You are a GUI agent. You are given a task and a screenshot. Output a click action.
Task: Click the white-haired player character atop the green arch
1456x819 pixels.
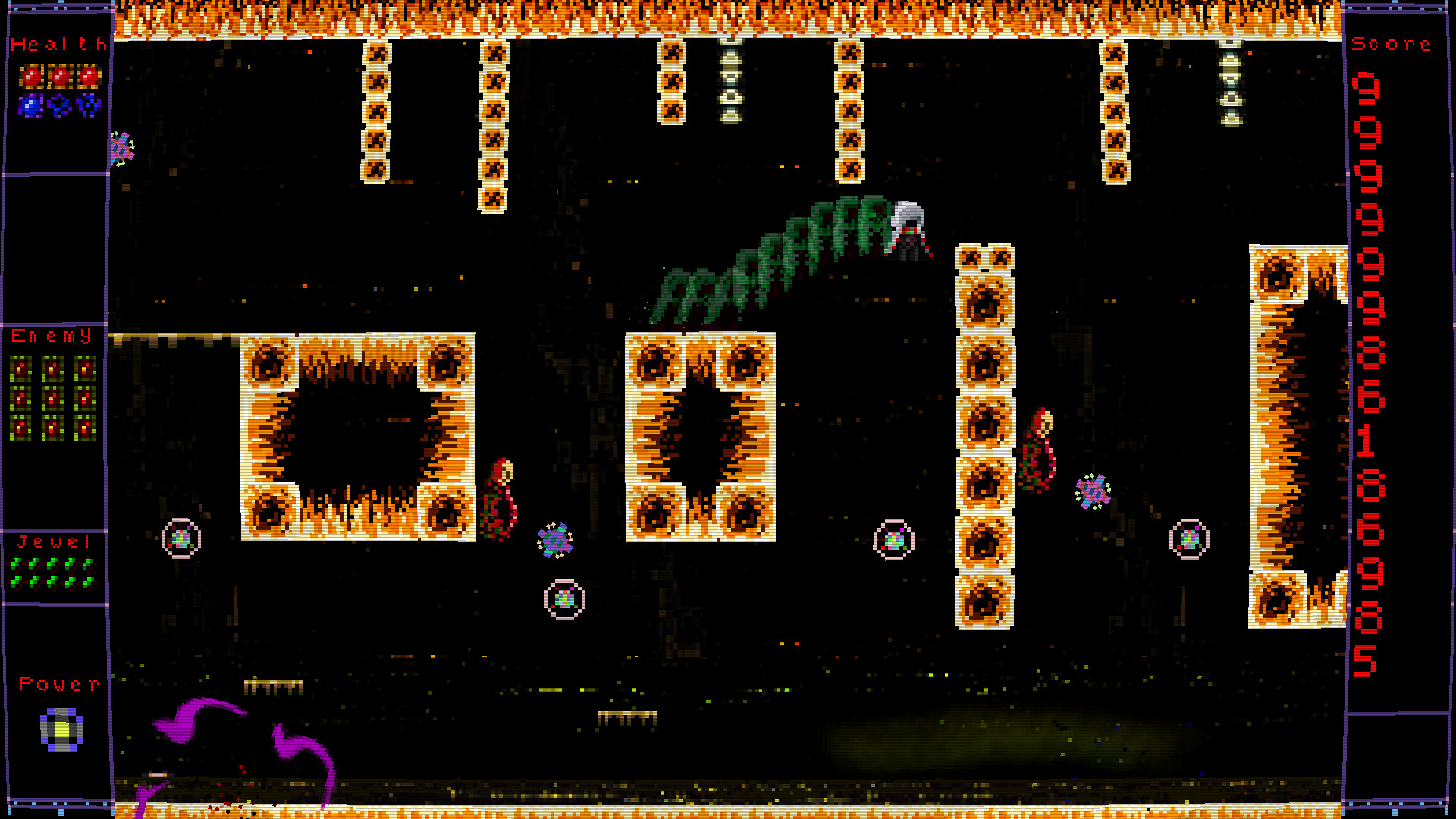click(x=909, y=227)
